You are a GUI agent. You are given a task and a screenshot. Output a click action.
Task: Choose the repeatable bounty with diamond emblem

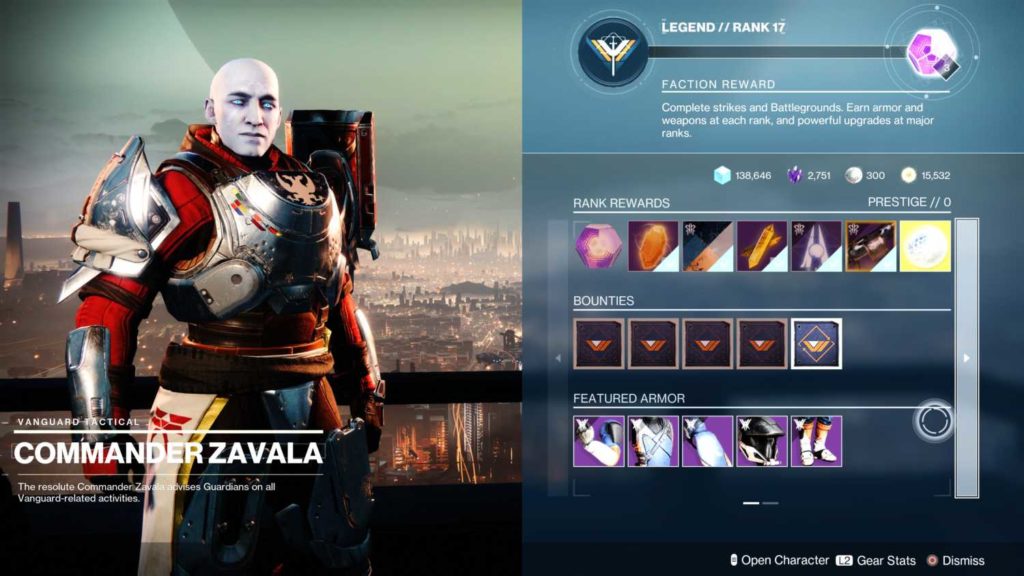[x=816, y=343]
